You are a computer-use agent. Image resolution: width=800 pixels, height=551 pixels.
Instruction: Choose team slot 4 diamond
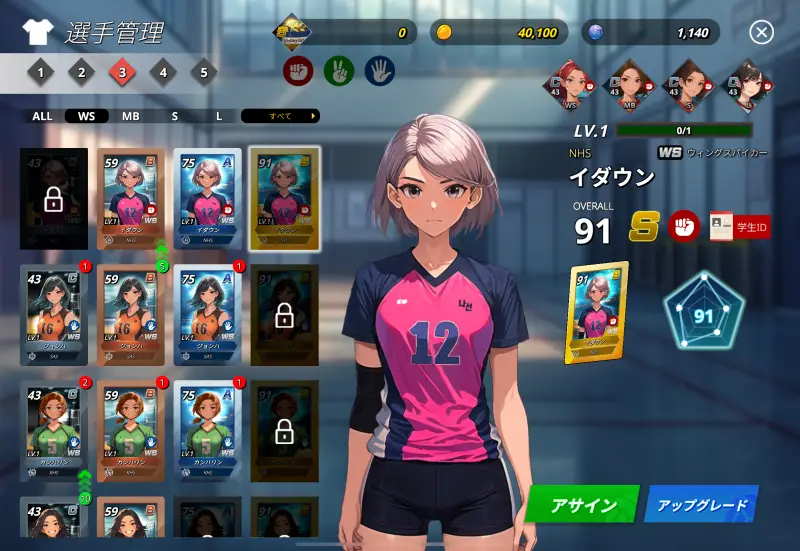pos(163,72)
